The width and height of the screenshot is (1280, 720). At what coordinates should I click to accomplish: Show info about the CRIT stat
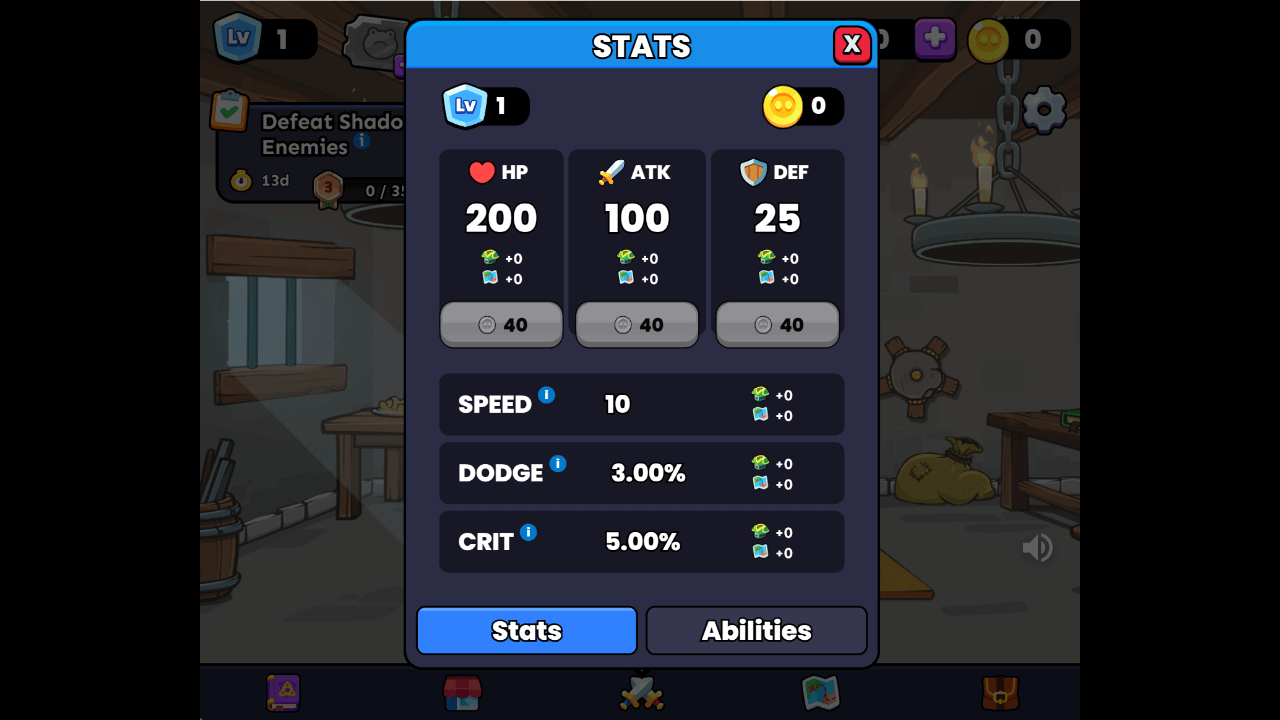coord(528,532)
